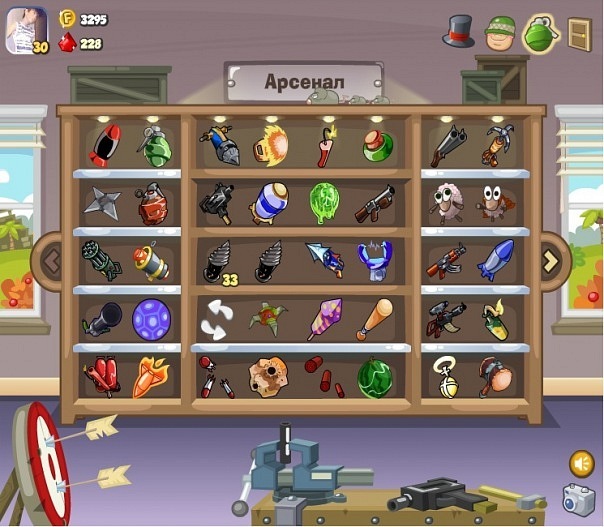
Task: Choose the purple firework rocket
Action: pyautogui.click(x=324, y=319)
